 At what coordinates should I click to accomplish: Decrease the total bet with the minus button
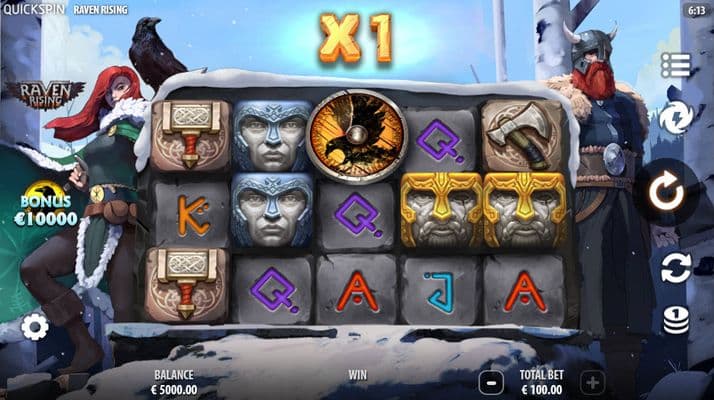[491, 381]
